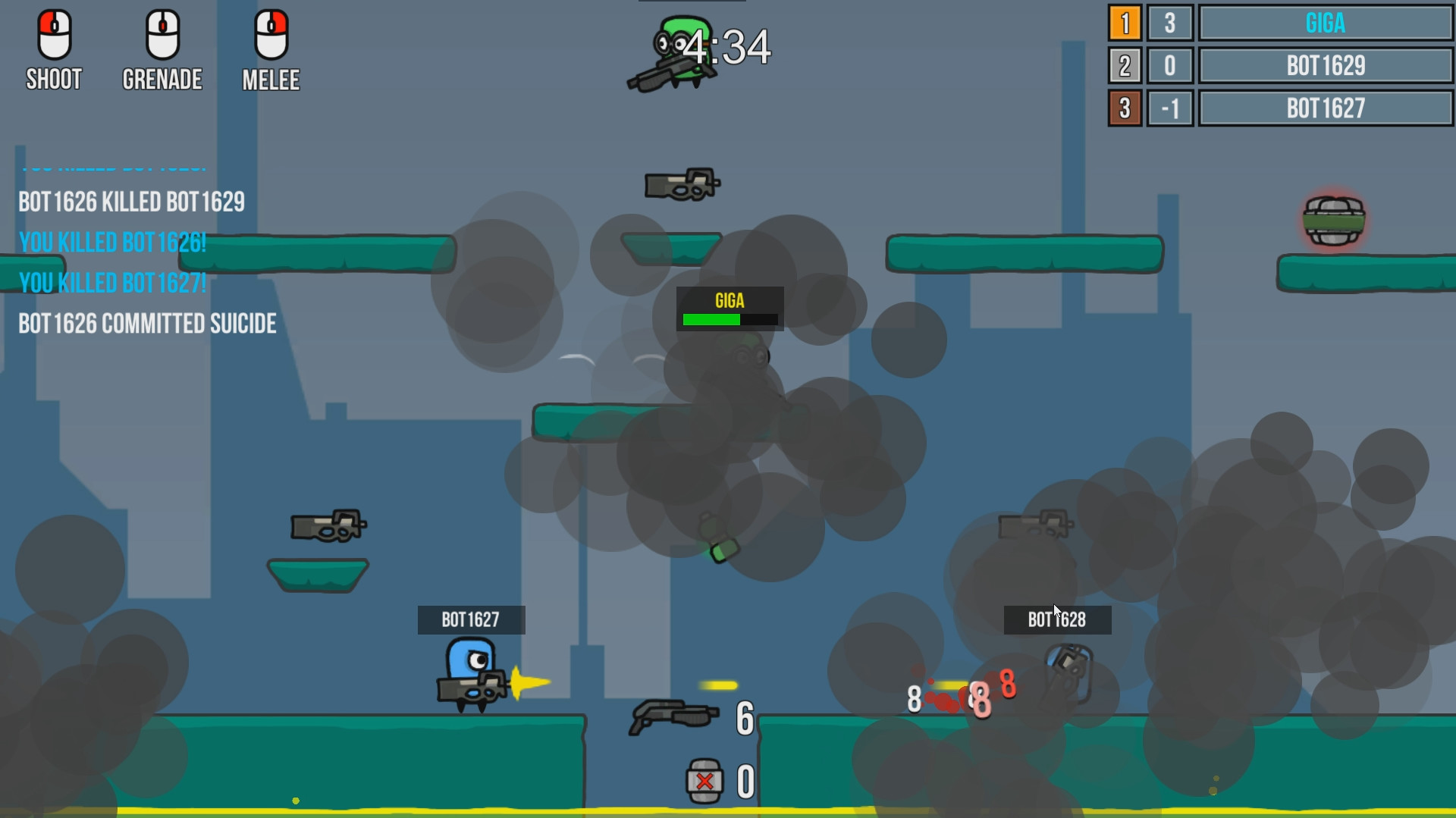
Task: Click the P90 weapon pickup above the center
Action: (x=681, y=184)
